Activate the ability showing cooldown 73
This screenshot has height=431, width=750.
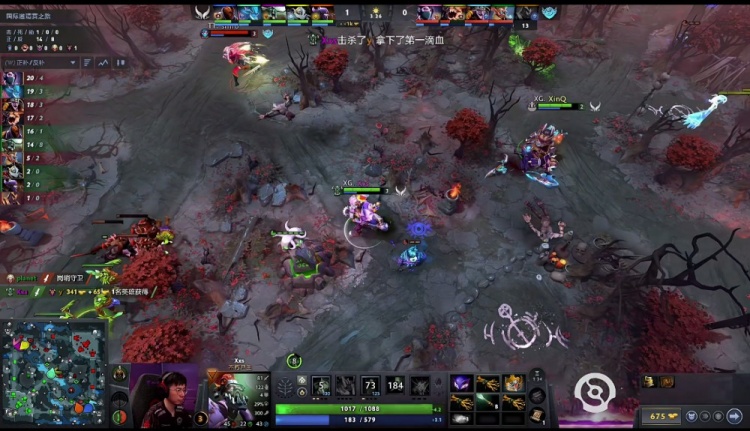[x=371, y=385]
